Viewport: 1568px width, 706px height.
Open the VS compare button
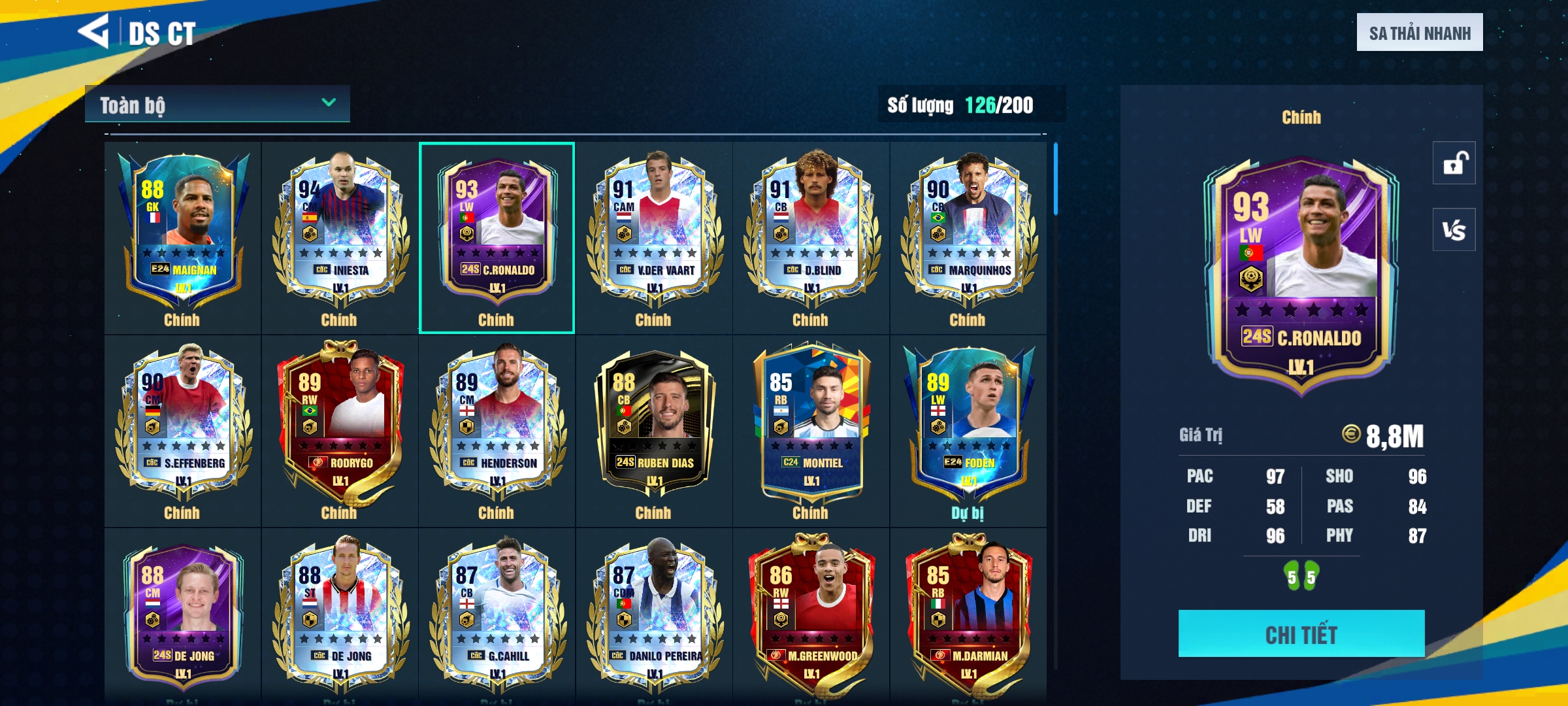(x=1454, y=229)
